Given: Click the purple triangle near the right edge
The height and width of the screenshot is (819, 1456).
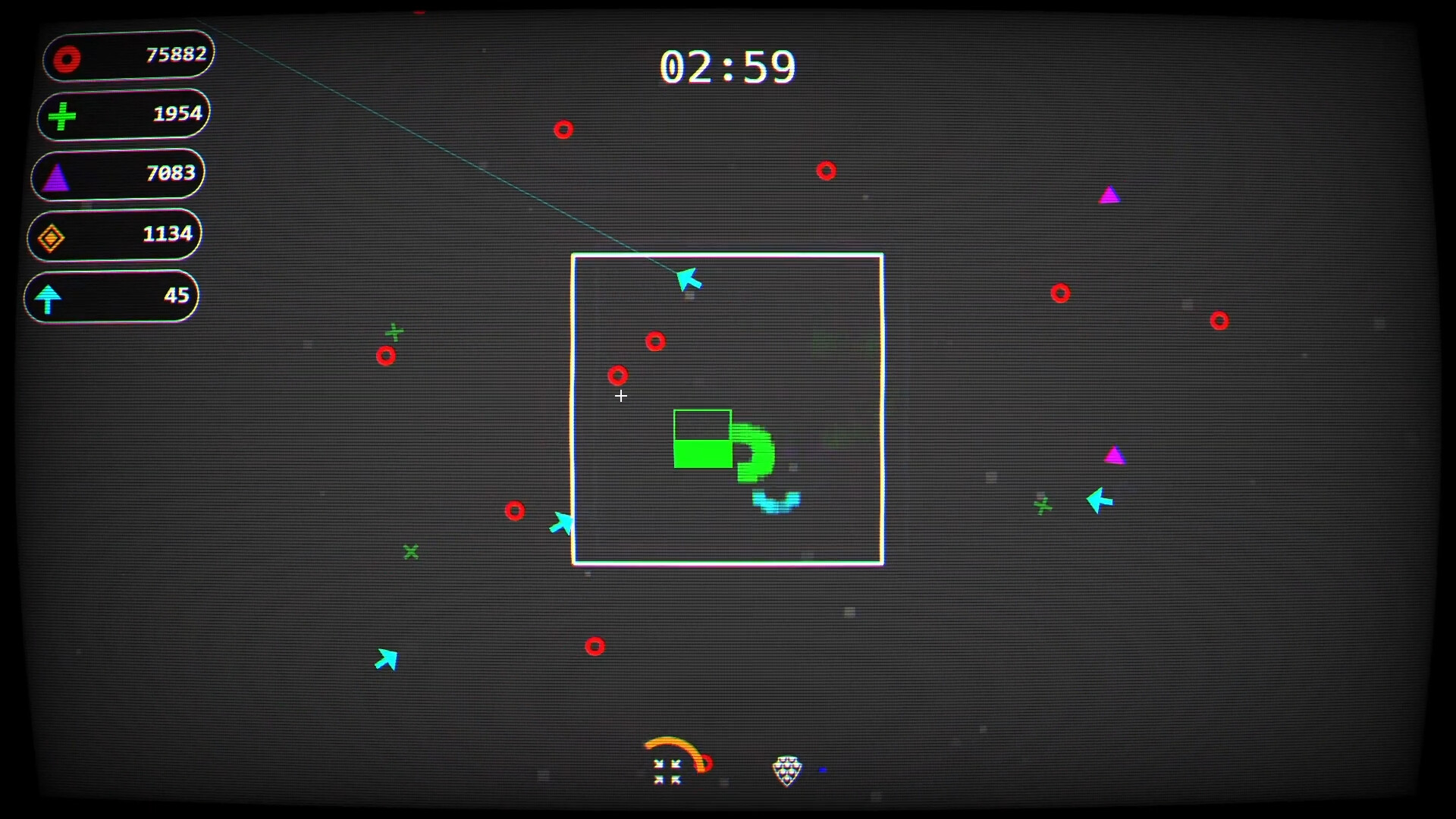Looking at the screenshot, I should click(x=1116, y=455).
